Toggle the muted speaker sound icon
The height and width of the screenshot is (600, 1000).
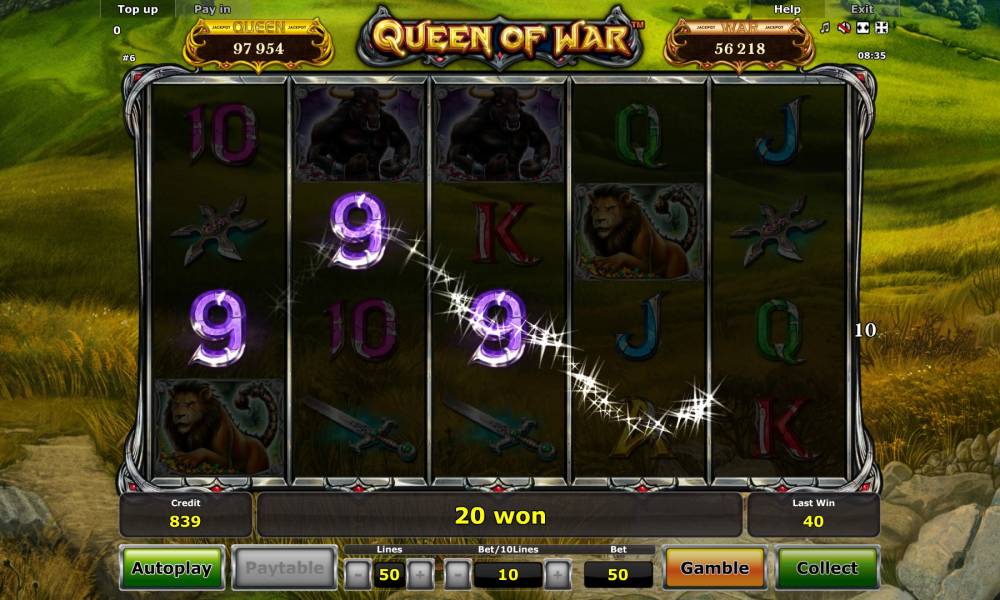[x=843, y=27]
